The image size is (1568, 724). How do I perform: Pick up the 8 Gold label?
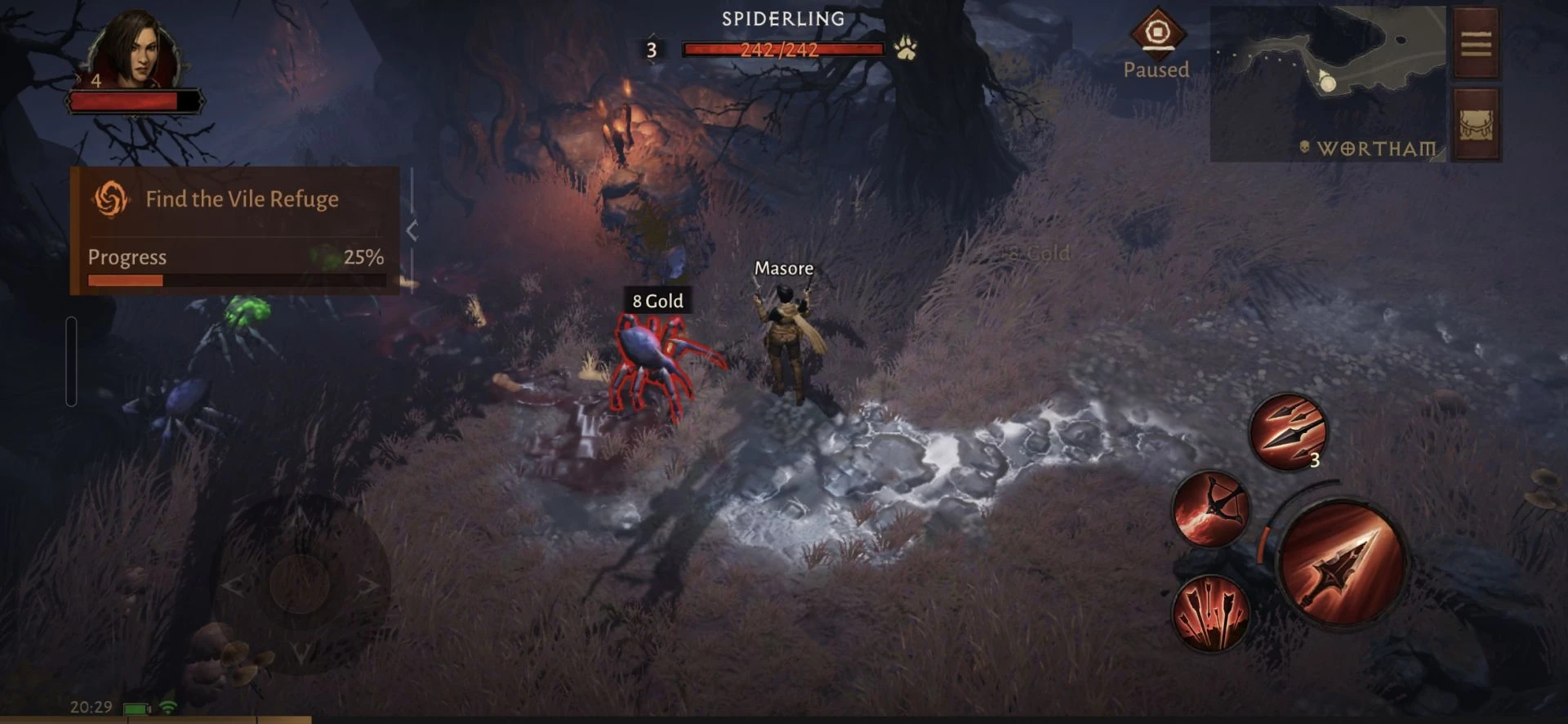pos(657,301)
